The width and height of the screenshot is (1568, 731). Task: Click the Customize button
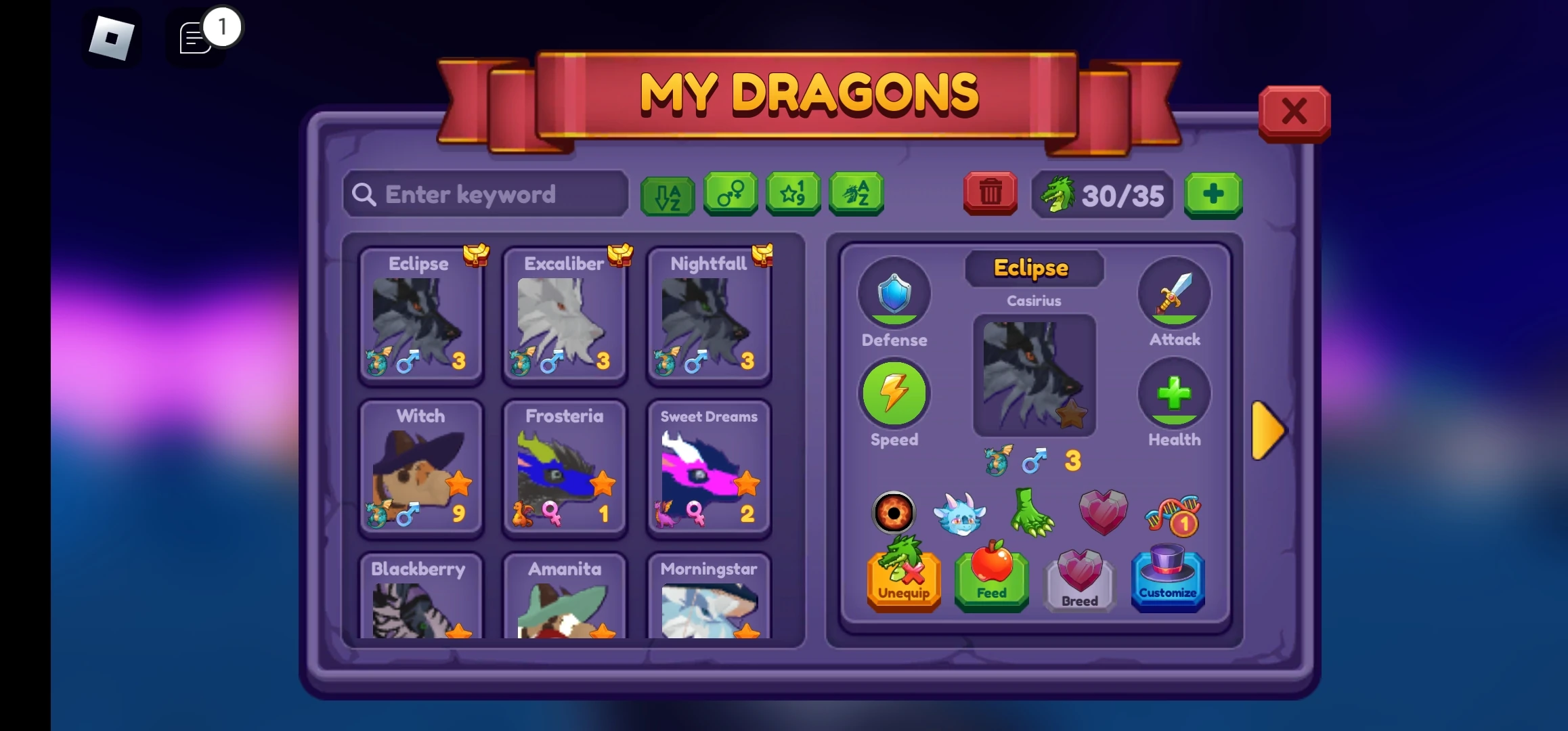[x=1168, y=581]
